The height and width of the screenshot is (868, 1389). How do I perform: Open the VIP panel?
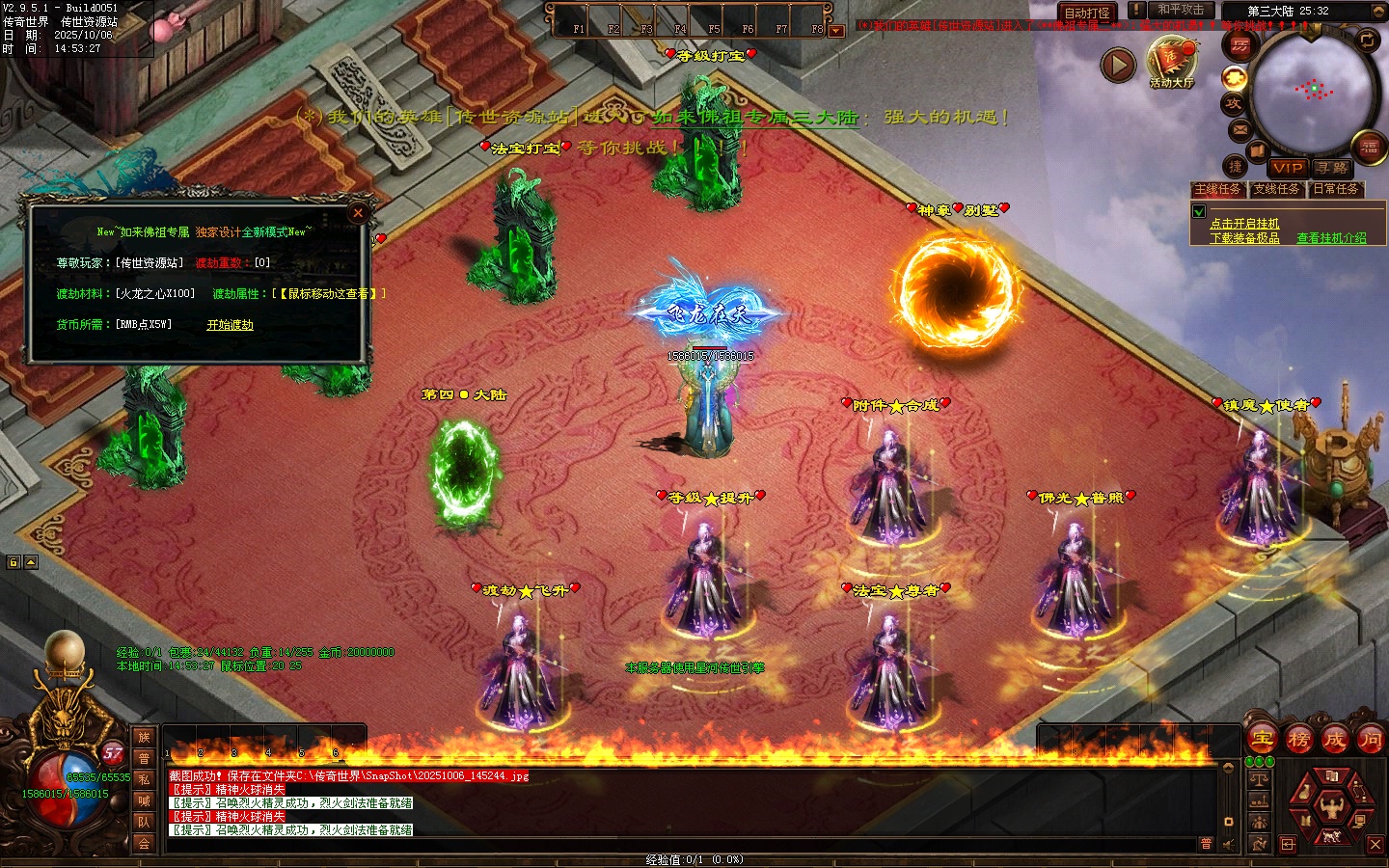(x=1287, y=168)
